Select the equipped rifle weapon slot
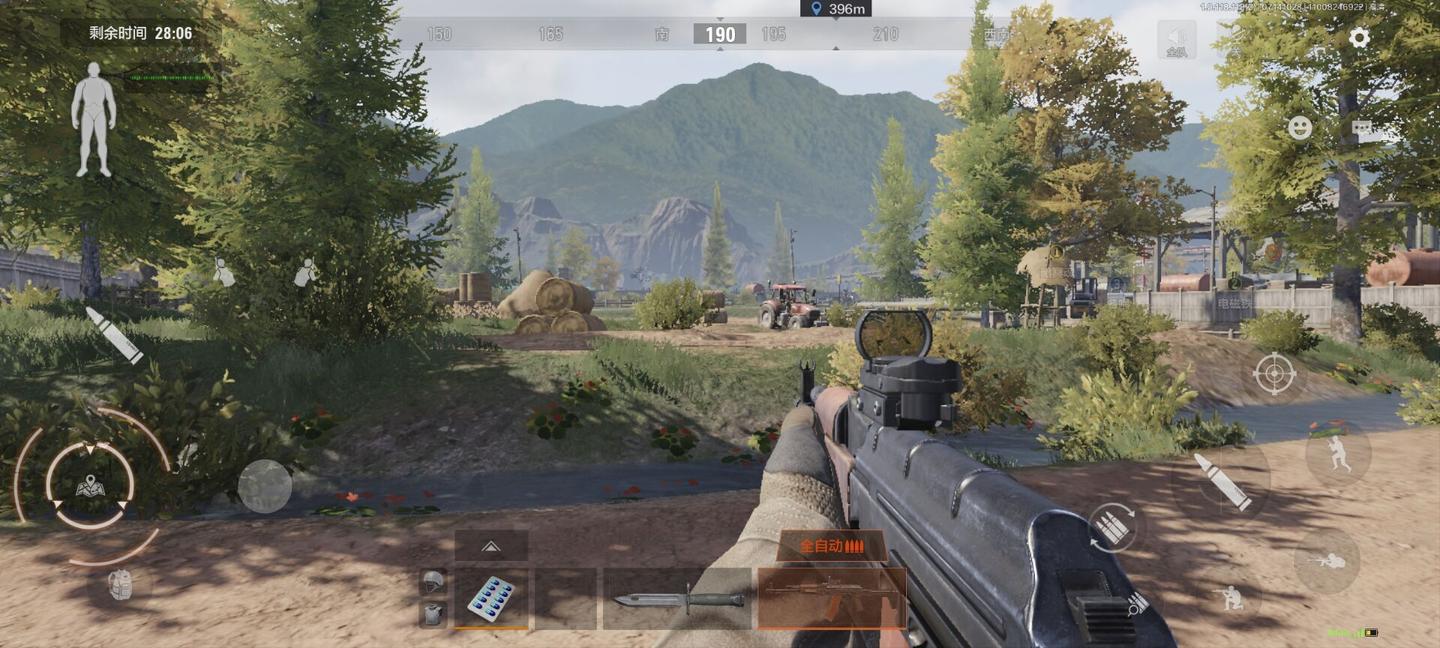Viewport: 1440px width, 648px height. 832,598
